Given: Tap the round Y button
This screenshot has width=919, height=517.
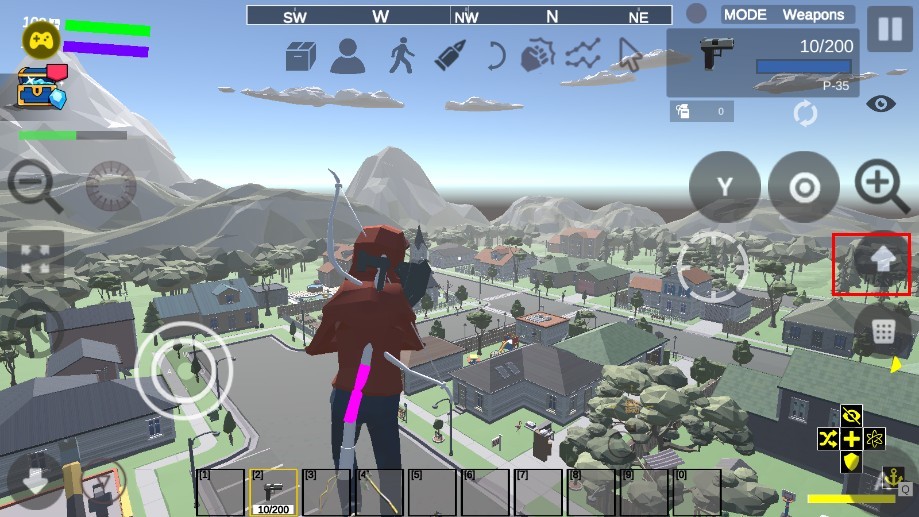Looking at the screenshot, I should (x=724, y=187).
